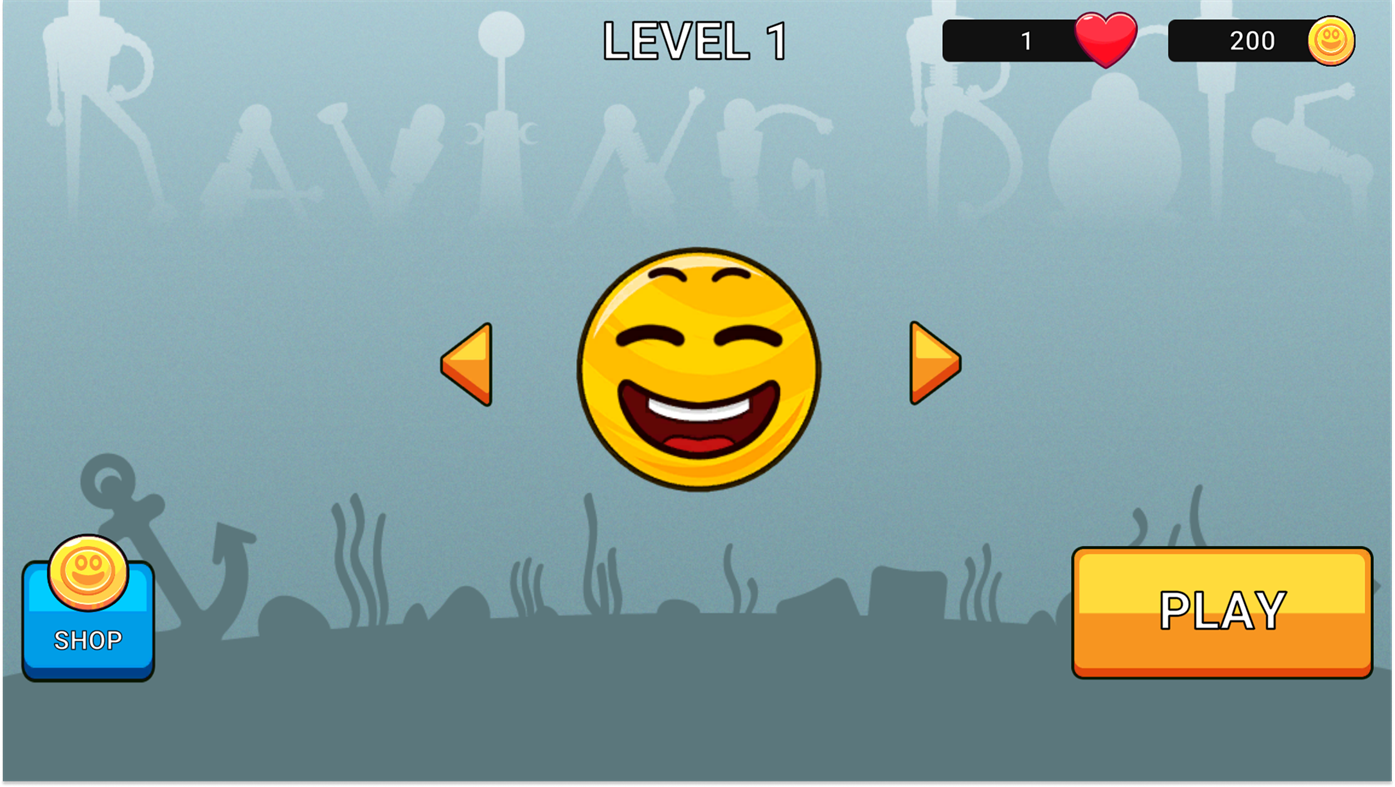Click the smiley coin icon on the SHOP button
Screen dimensions: 1395x787
87,571
